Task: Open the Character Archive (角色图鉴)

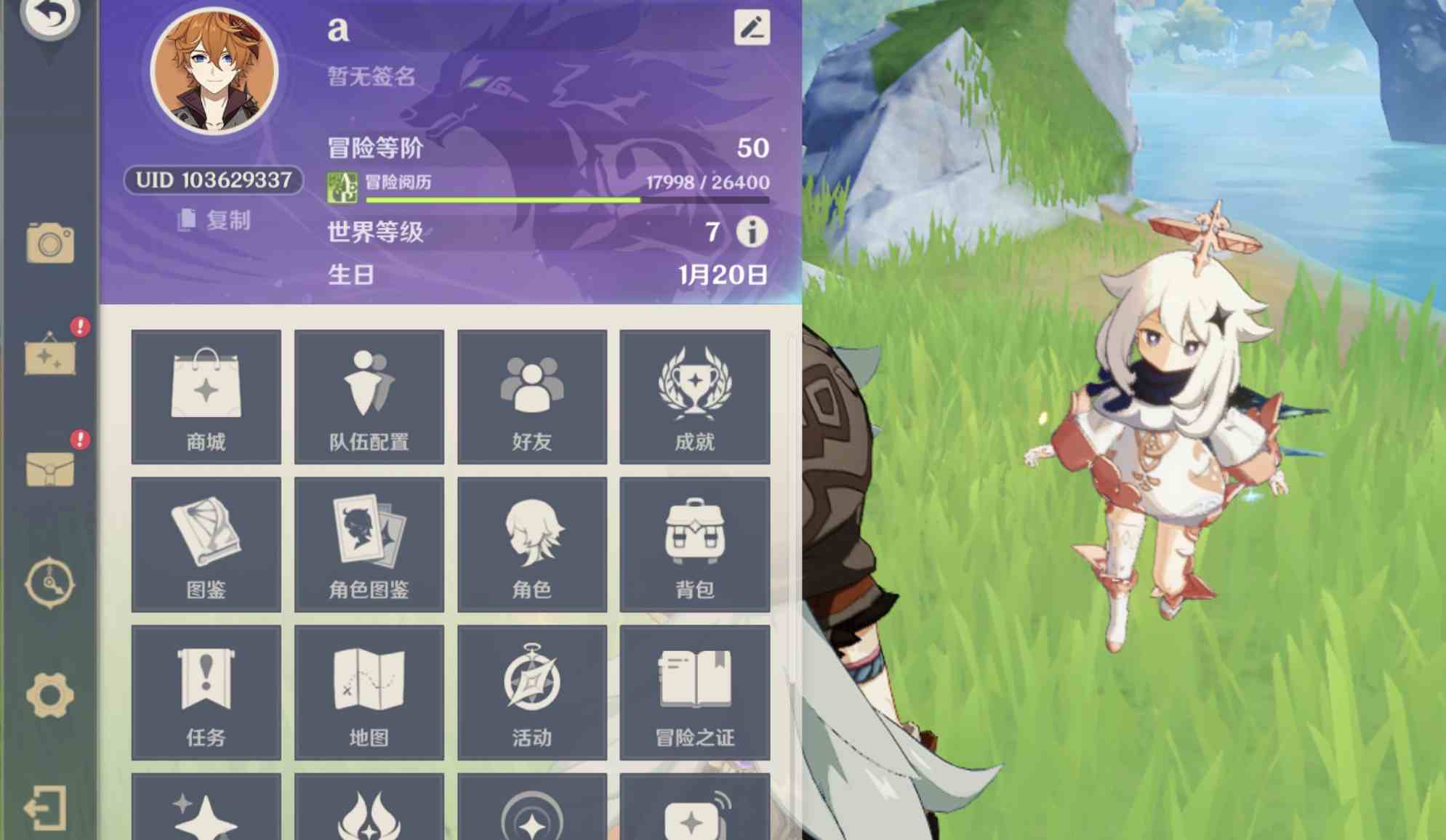Action: (369, 544)
